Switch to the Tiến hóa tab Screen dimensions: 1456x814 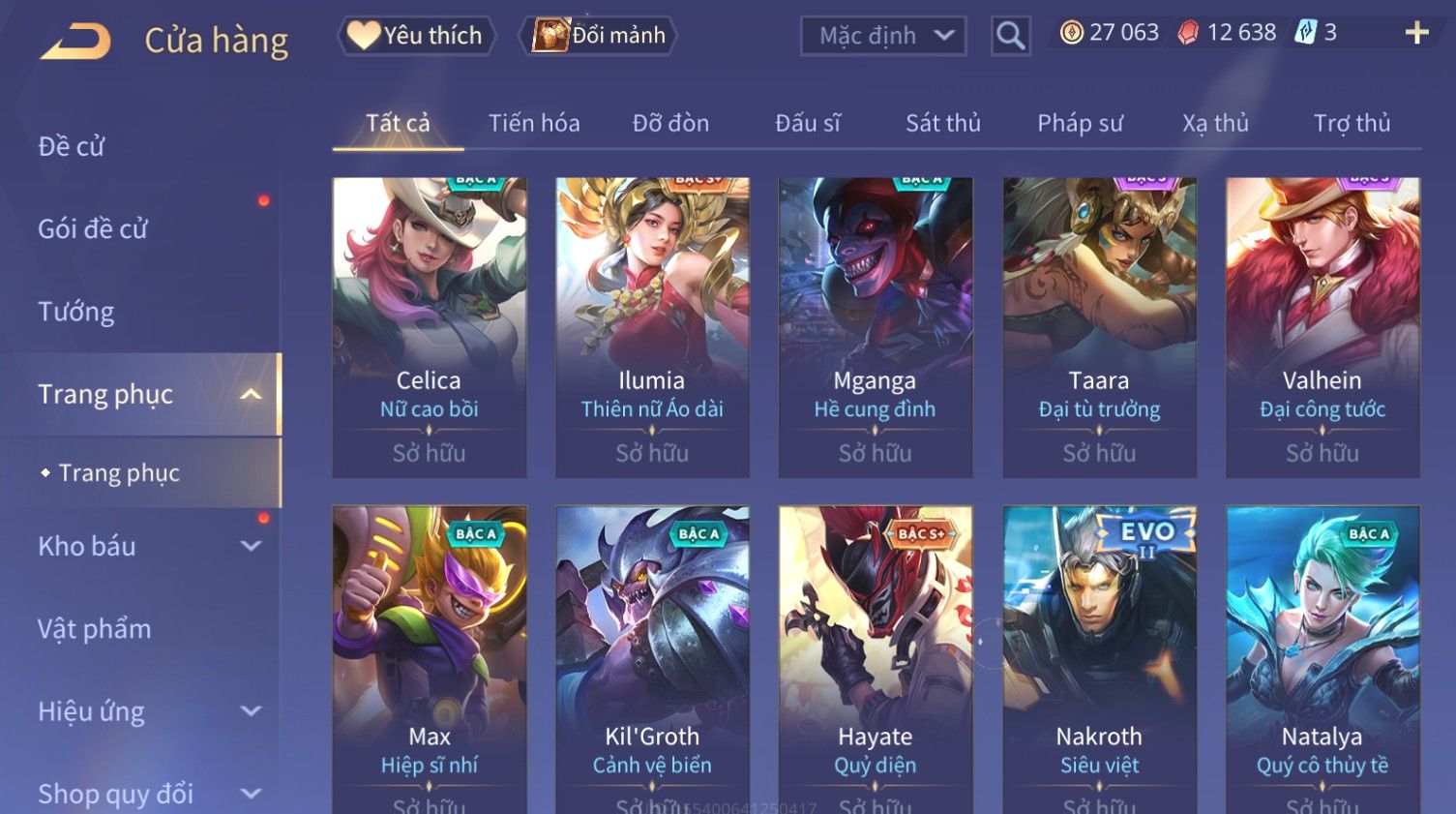click(x=533, y=123)
